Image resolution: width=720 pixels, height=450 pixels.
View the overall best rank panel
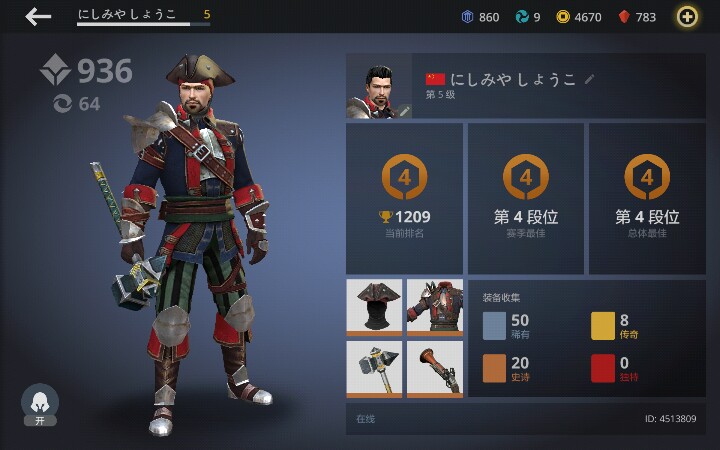pyautogui.click(x=647, y=198)
